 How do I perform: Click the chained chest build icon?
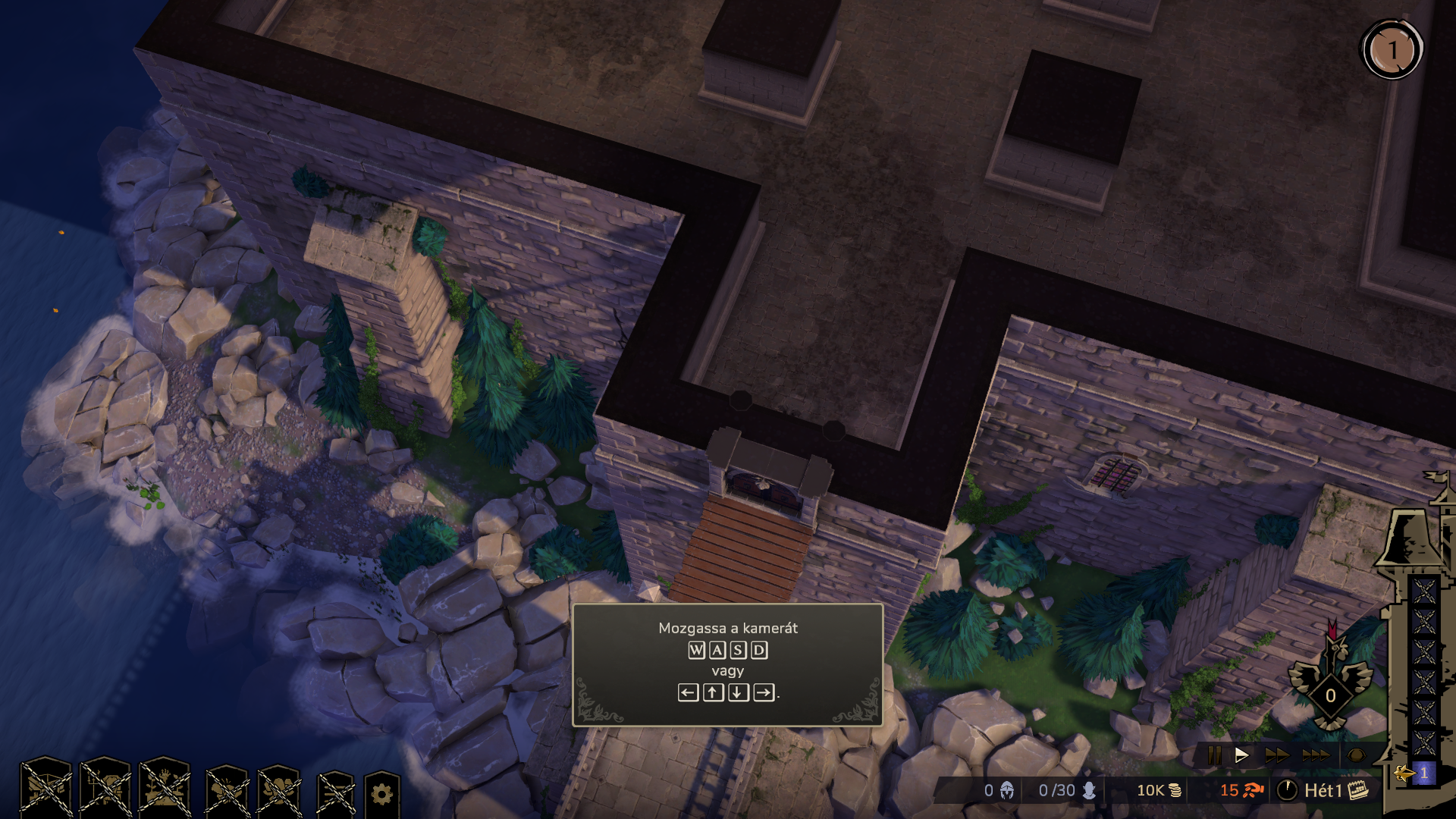click(46, 789)
